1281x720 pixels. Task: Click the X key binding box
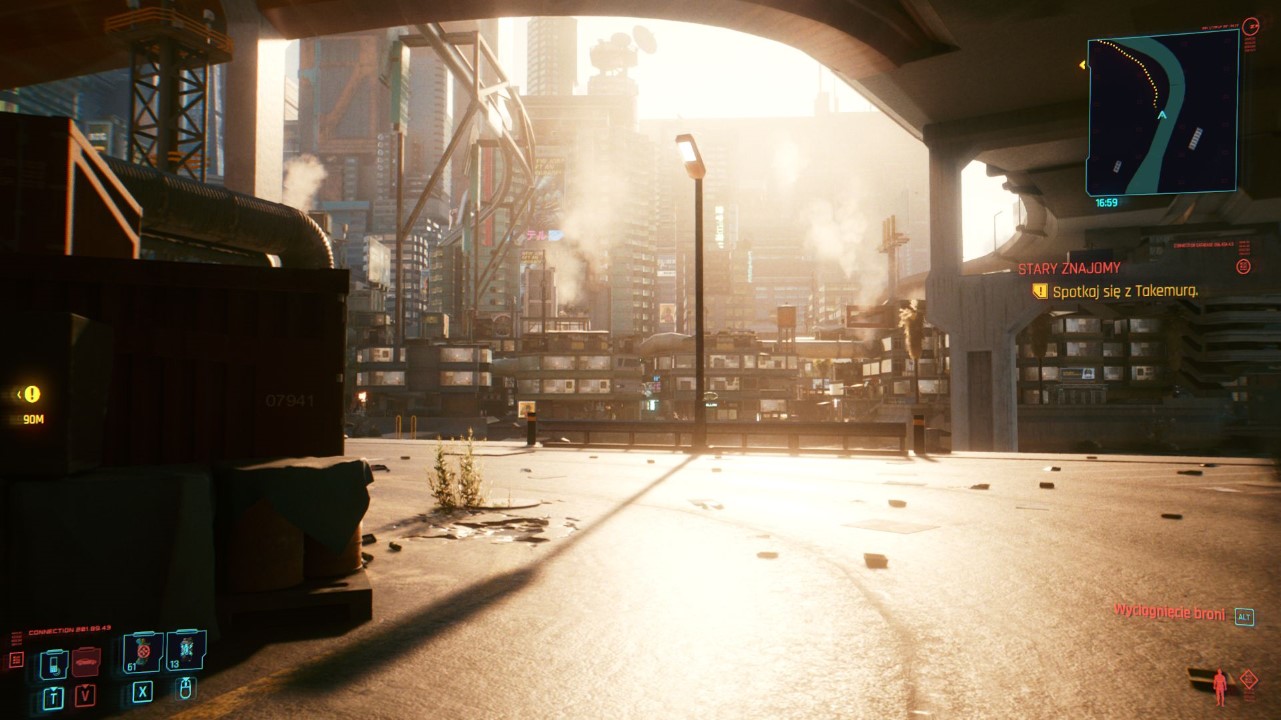(142, 692)
